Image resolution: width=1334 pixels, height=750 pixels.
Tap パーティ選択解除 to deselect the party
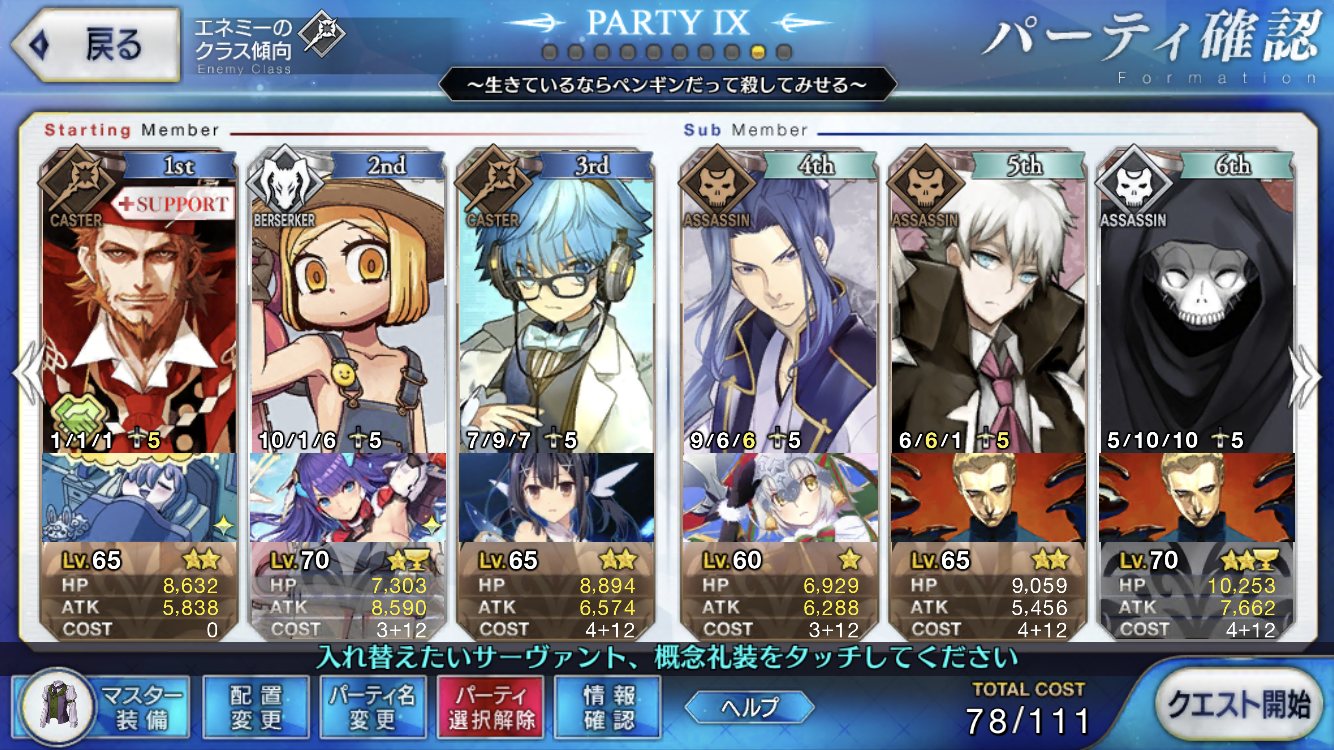point(489,705)
